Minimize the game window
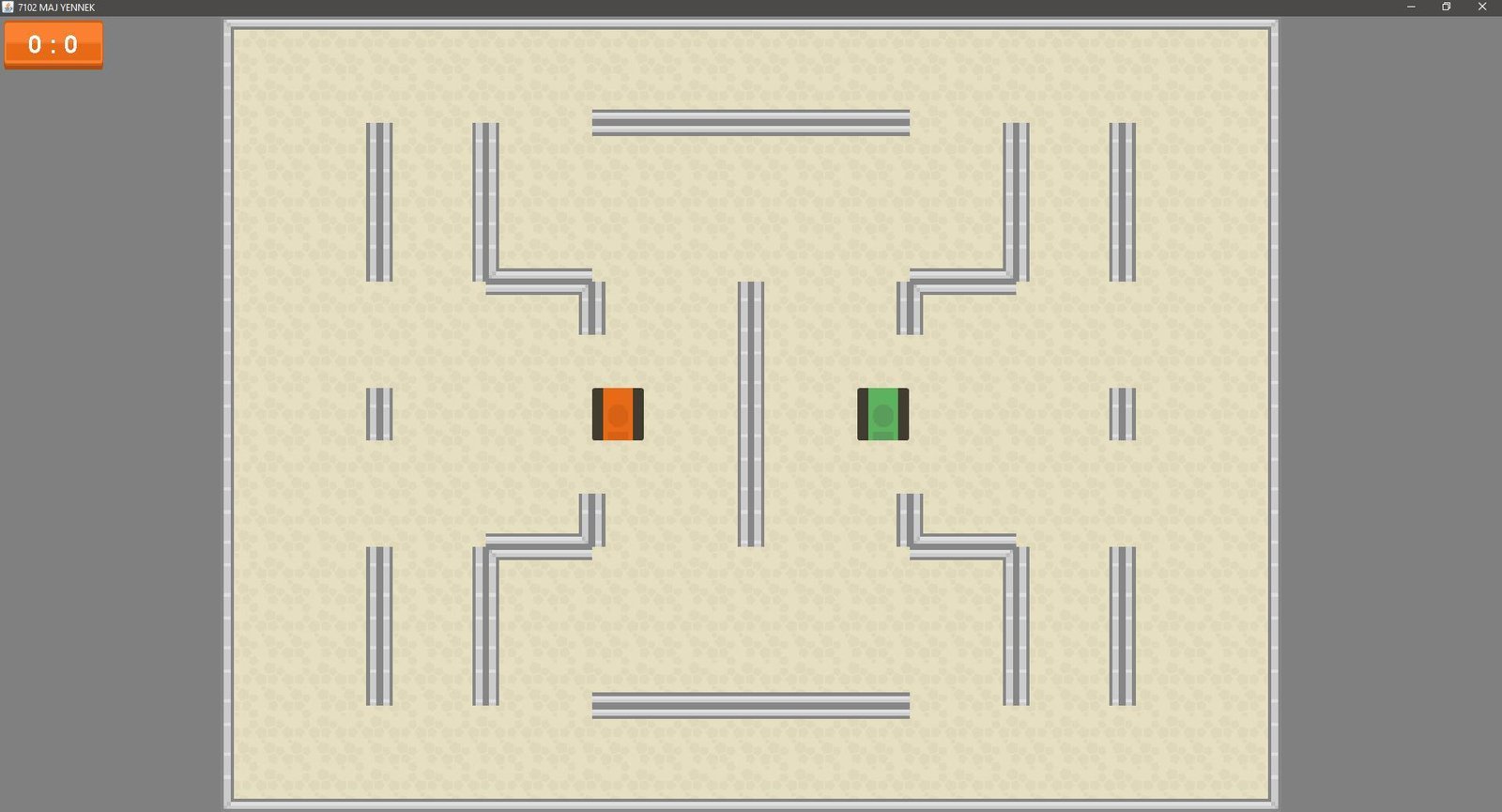 coord(1410,7)
